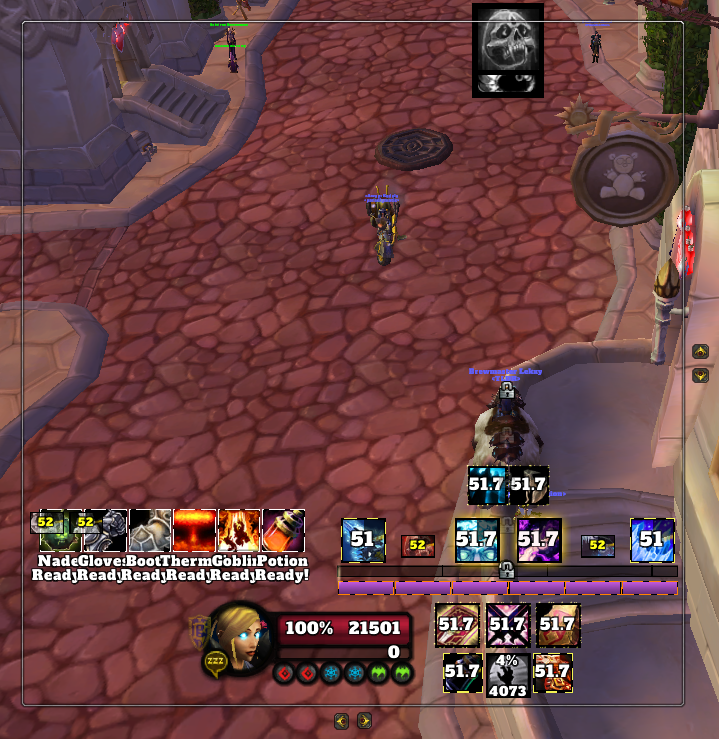Viewport: 719px width, 739px height.
Task: Use the orange Potion icon
Action: click(283, 530)
